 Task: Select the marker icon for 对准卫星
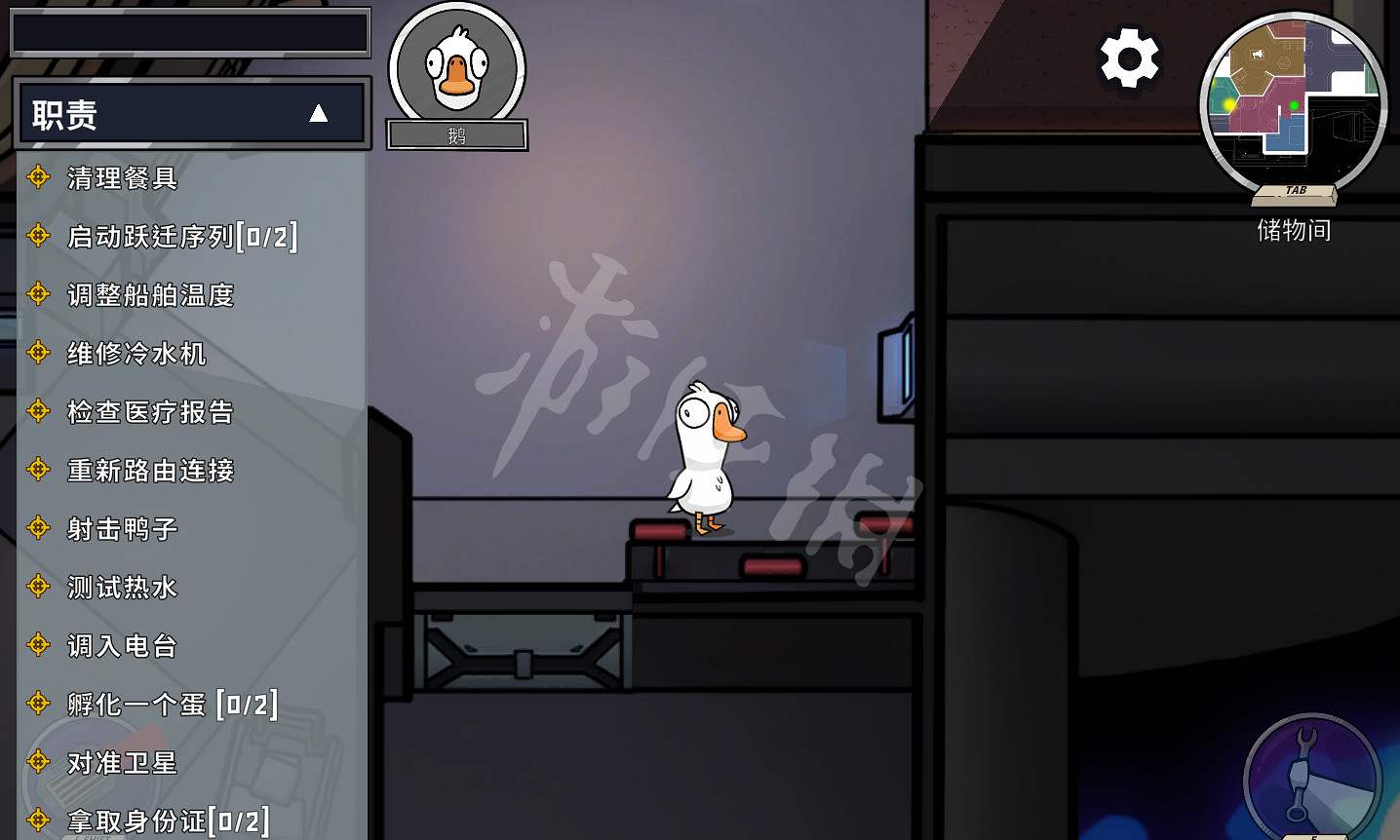coord(39,763)
